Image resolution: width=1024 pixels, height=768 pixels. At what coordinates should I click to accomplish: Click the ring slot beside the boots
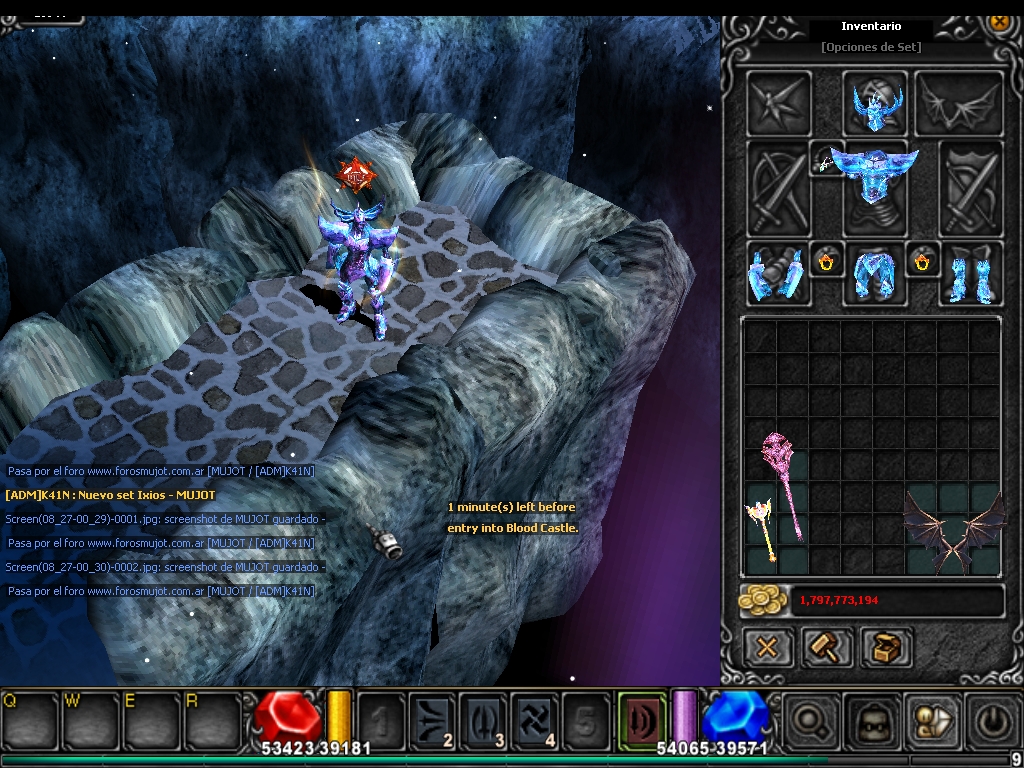point(922,261)
